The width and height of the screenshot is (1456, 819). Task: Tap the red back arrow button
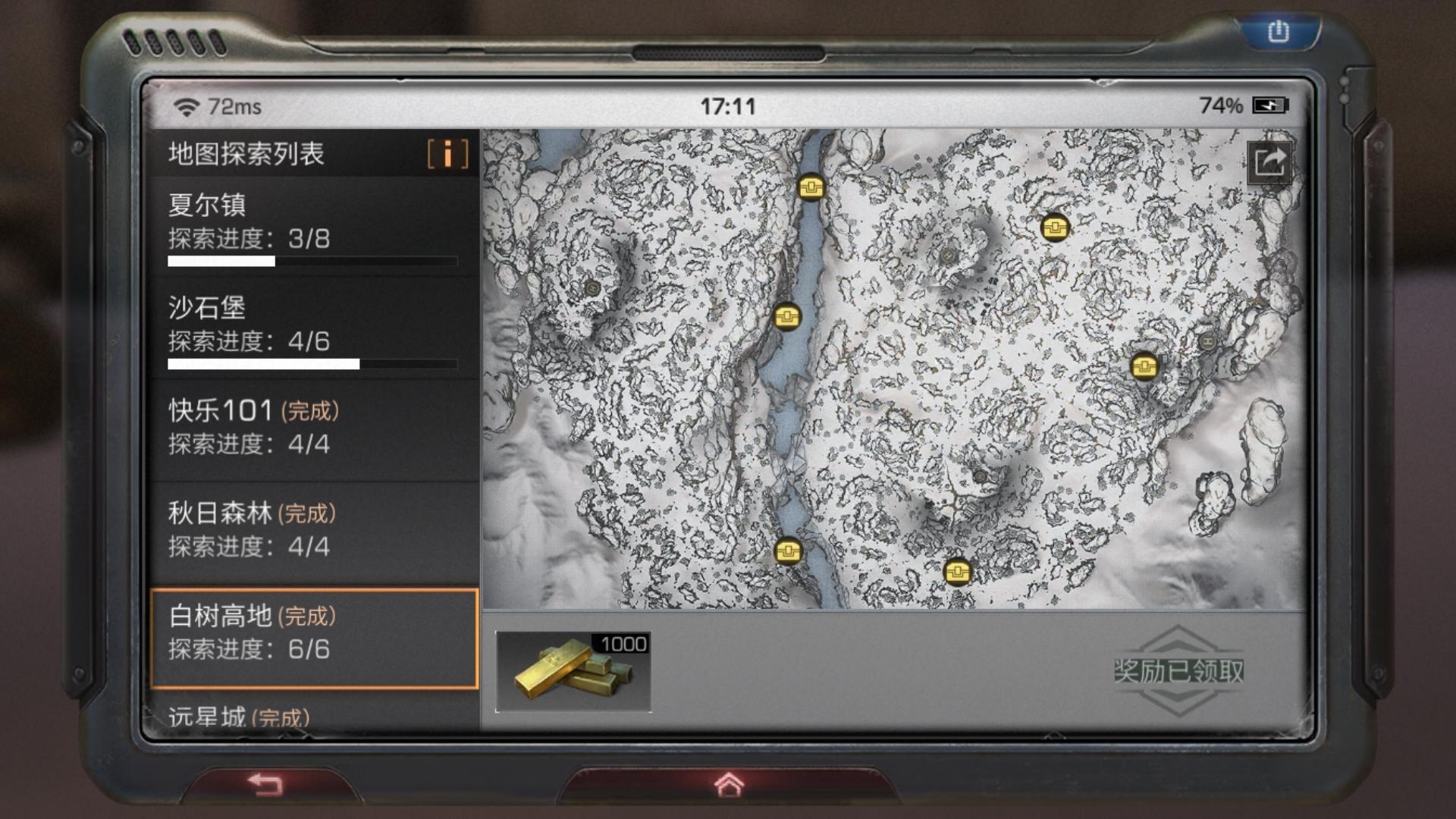265,784
